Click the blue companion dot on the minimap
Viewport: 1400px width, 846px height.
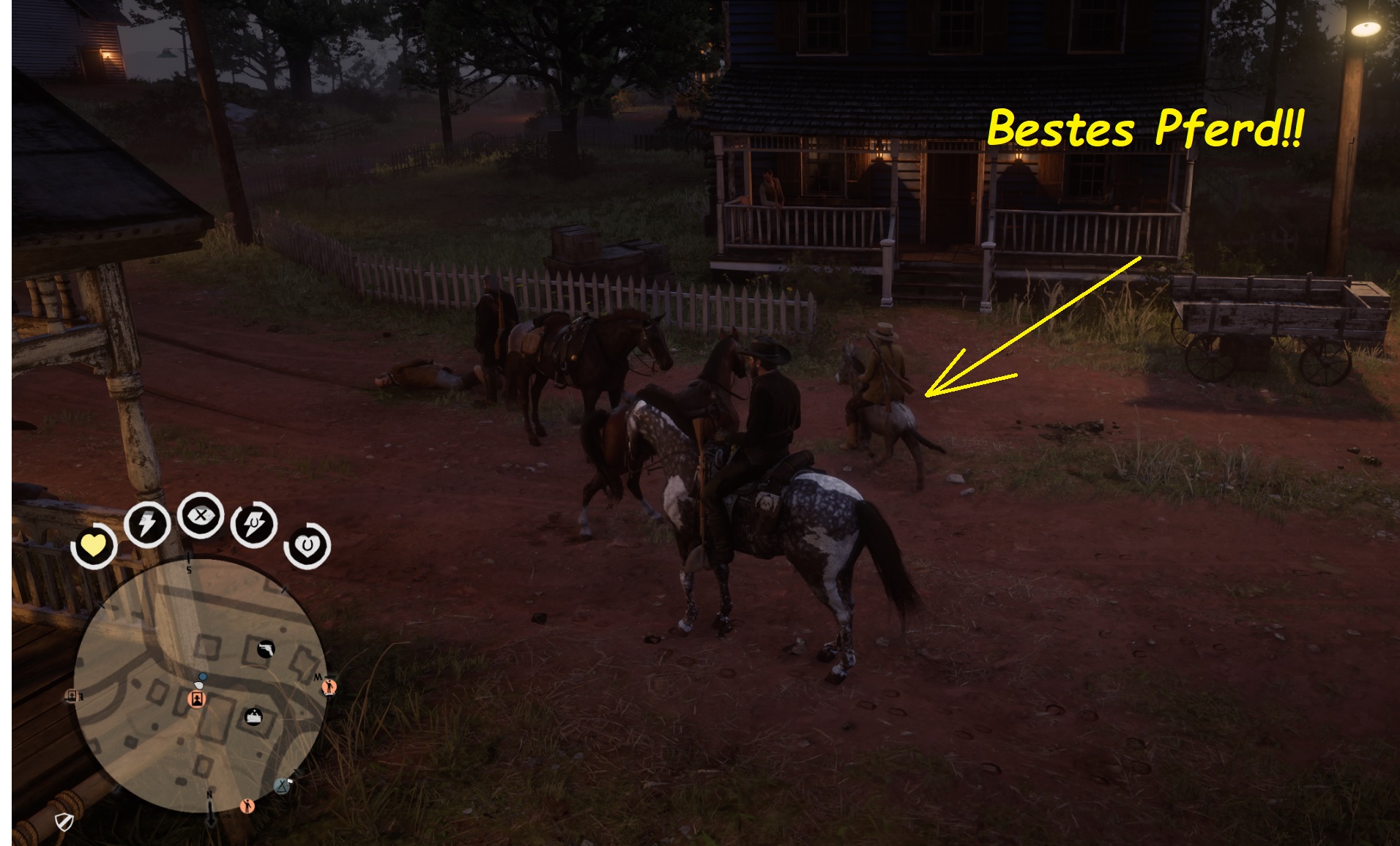(x=202, y=677)
